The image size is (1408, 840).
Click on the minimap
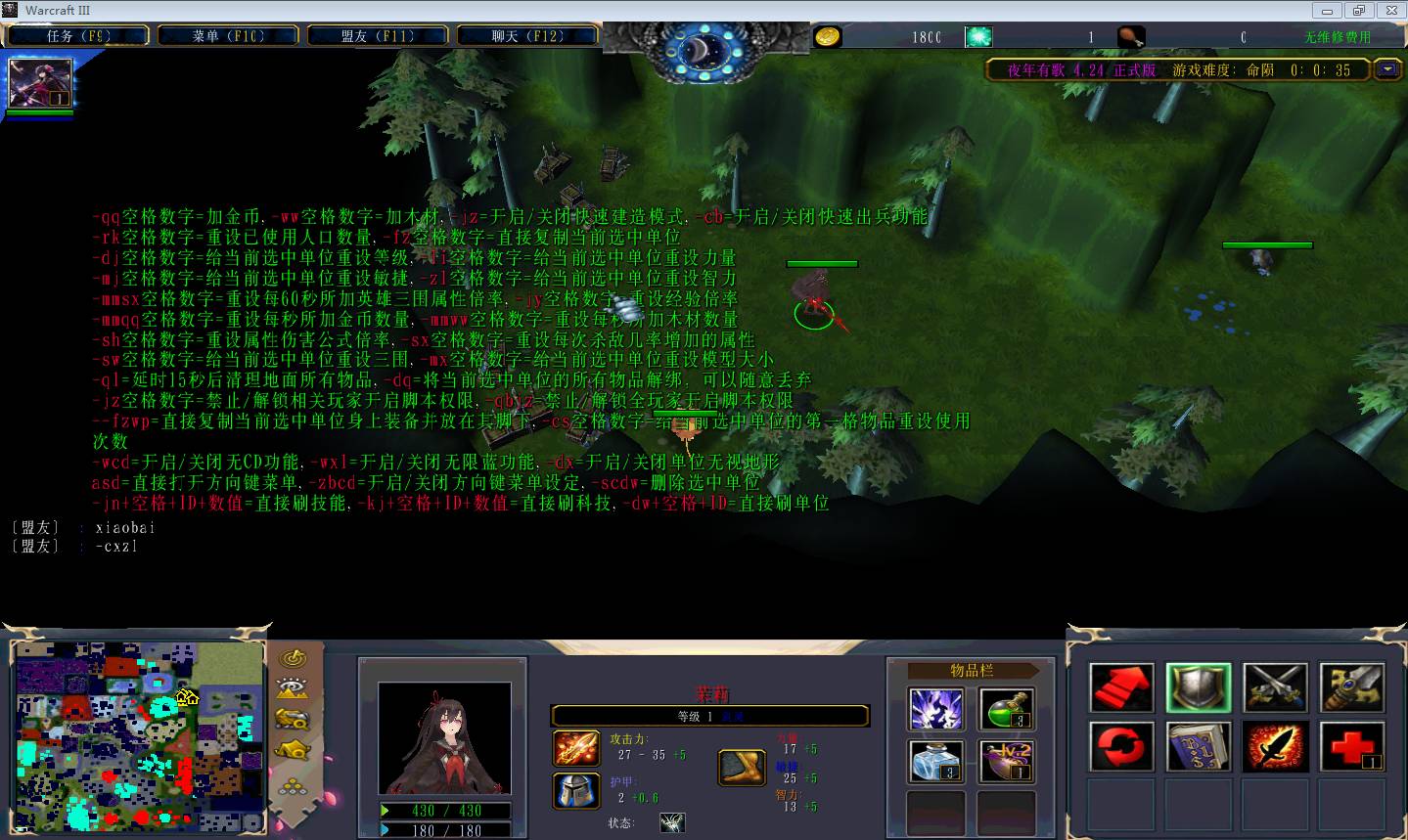coord(140,735)
